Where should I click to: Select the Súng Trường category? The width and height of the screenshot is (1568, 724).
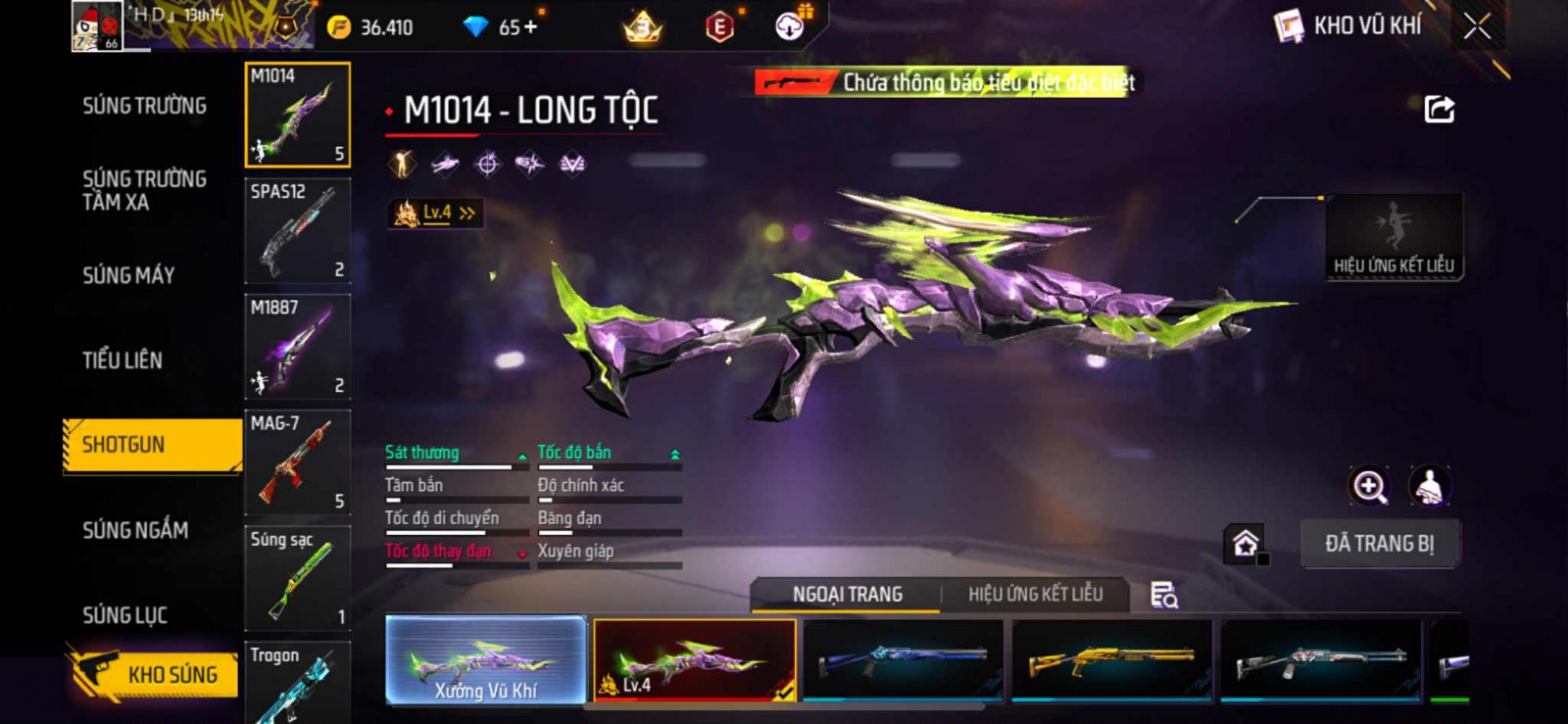[144, 106]
